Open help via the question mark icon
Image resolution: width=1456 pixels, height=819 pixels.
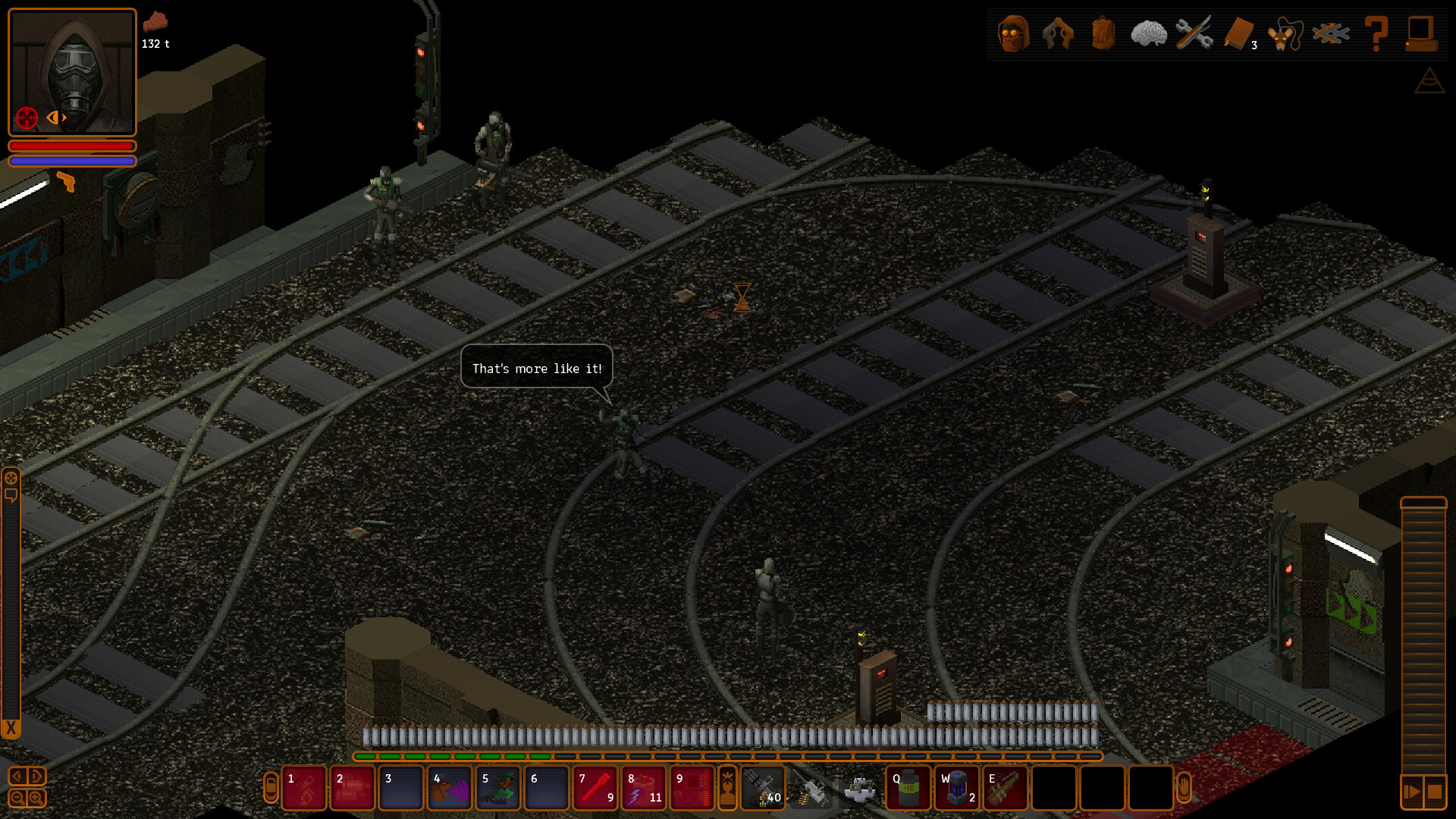click(1379, 32)
